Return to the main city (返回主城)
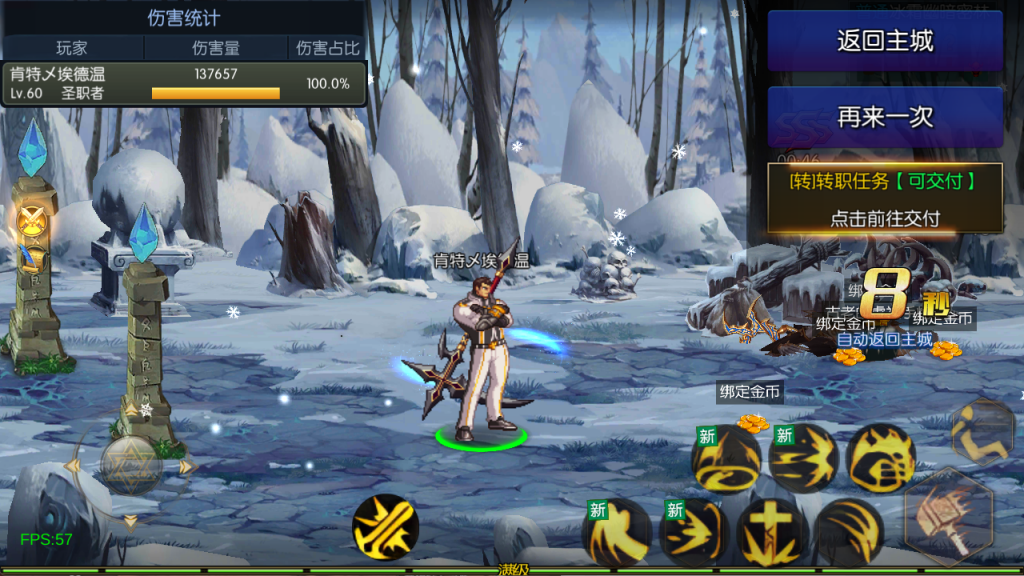 pyautogui.click(x=885, y=41)
